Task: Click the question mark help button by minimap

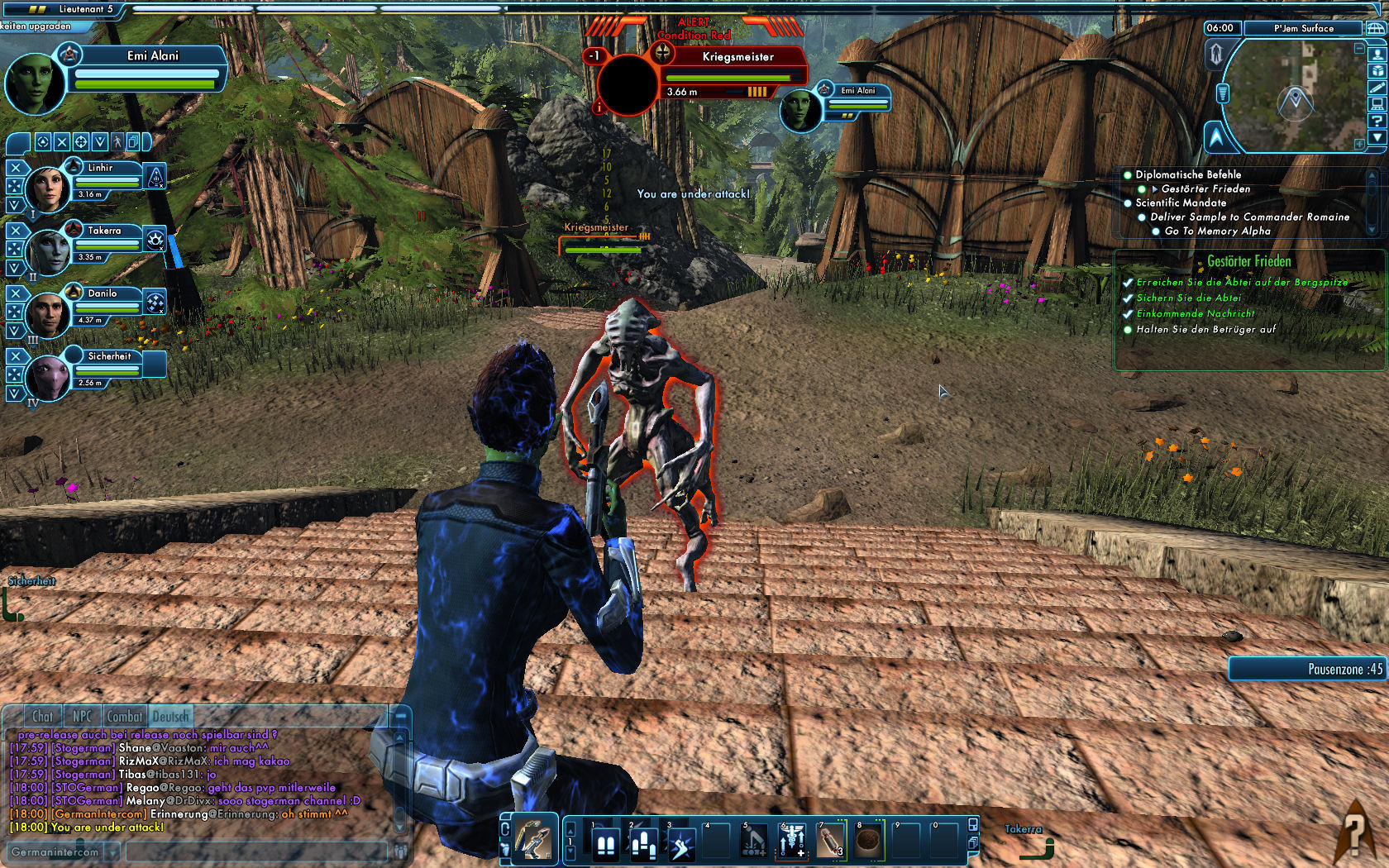Action: tap(1377, 121)
